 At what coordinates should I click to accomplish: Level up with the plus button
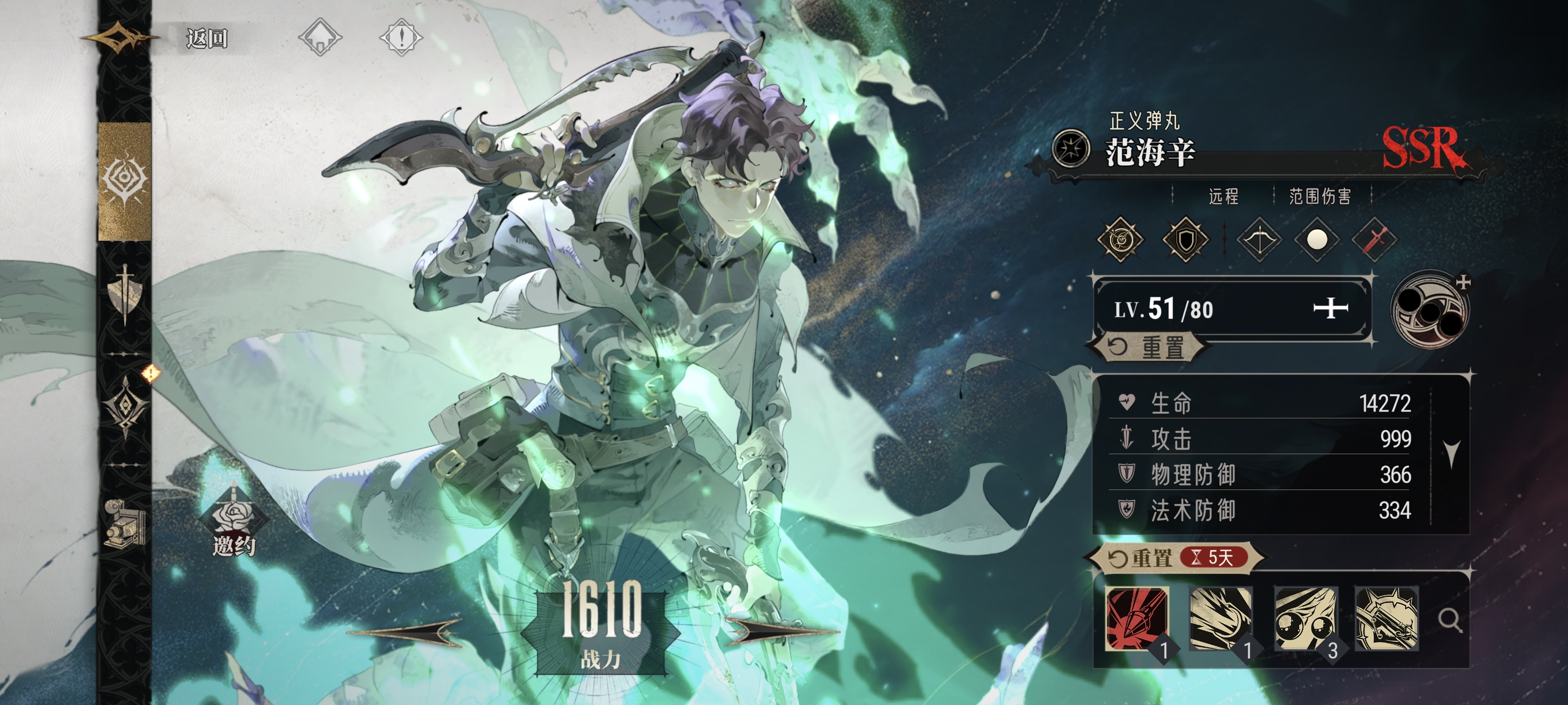(x=1330, y=309)
